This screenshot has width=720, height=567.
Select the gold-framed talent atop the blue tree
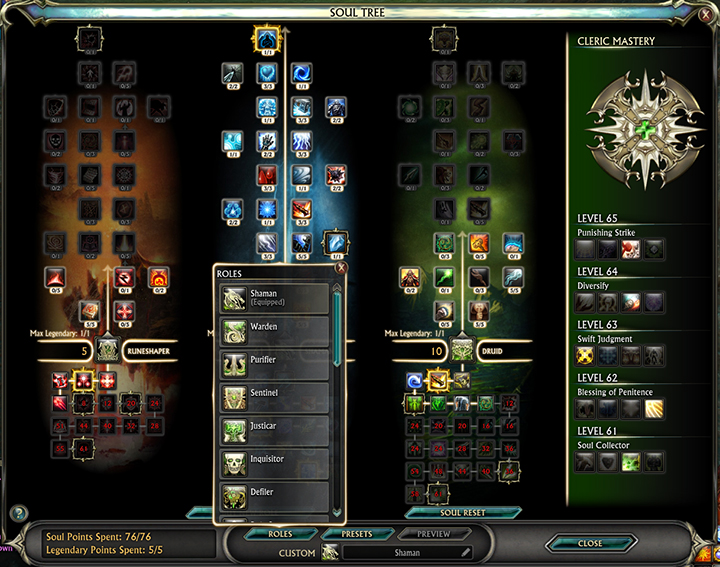pos(266,39)
